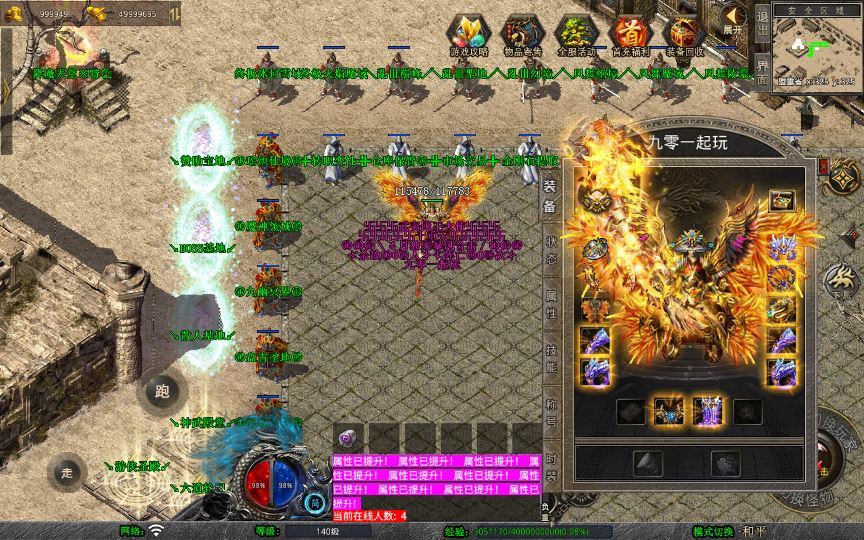Click the 展开 expand arrow button
The height and width of the screenshot is (540, 864).
734,20
